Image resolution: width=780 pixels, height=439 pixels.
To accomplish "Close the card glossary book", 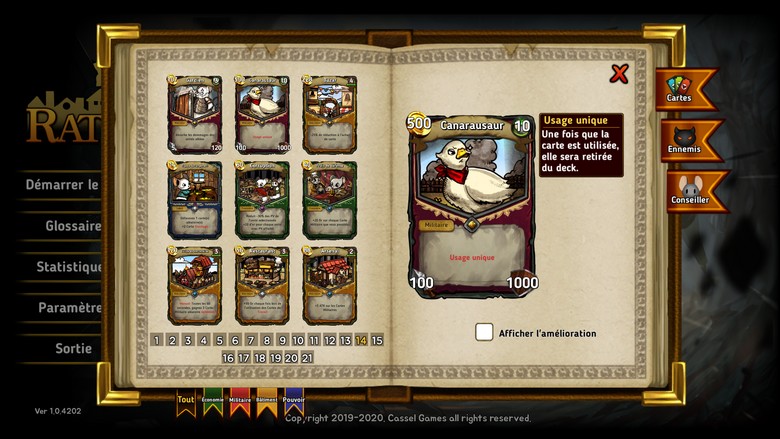I will [x=619, y=73].
